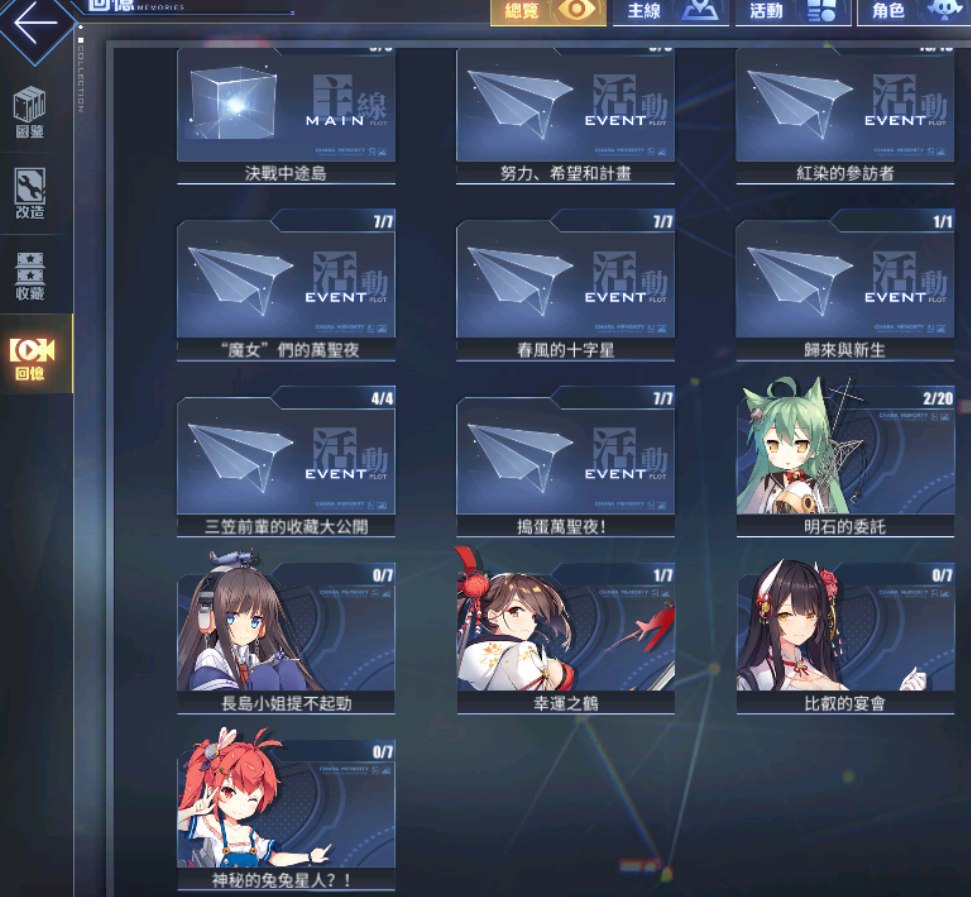Open the 改造 retrofit sidebar entry
The image size is (971, 897).
click(30, 193)
